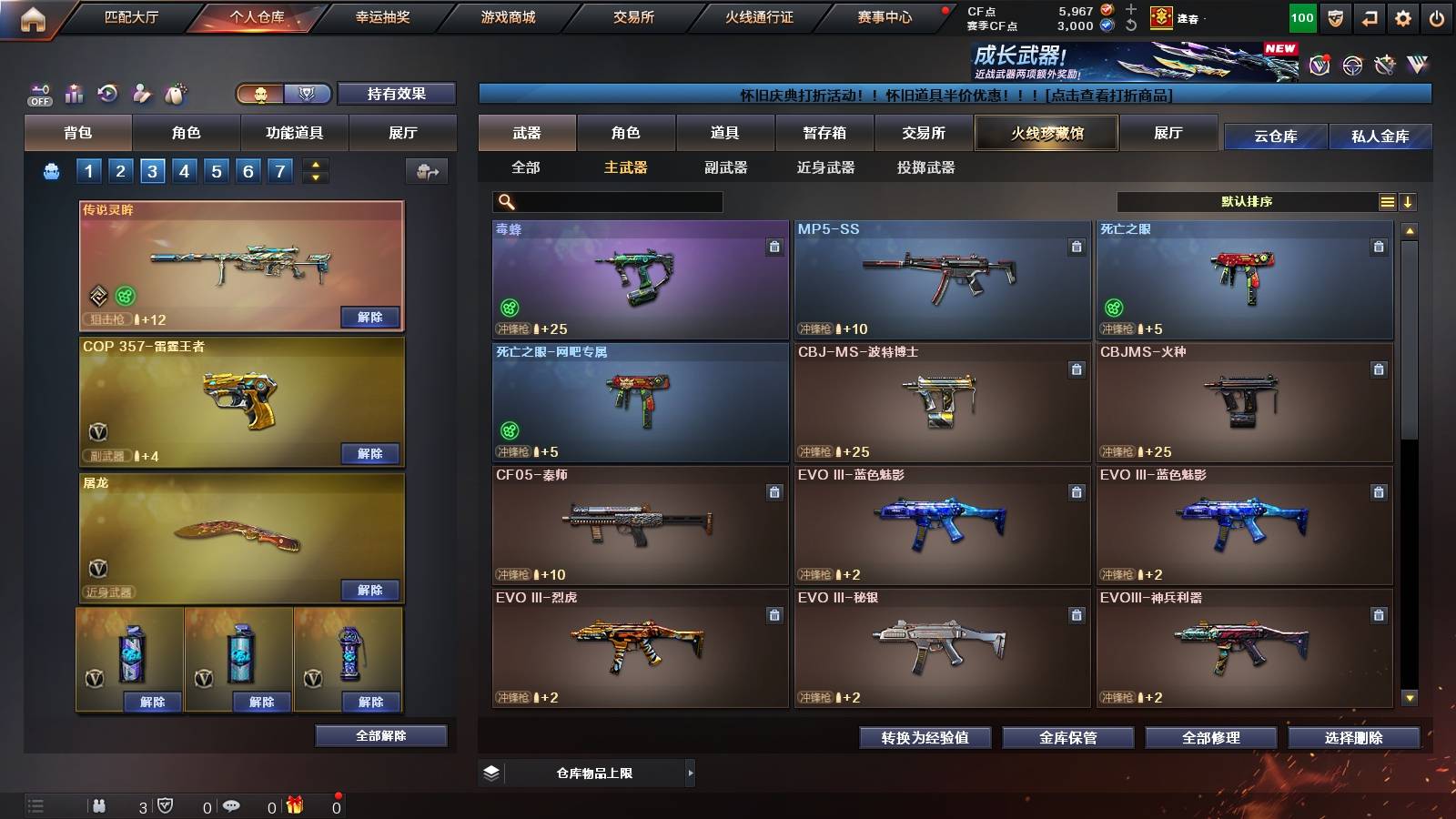Click the curved switch-account arrow icon

pyautogui.click(x=1370, y=17)
